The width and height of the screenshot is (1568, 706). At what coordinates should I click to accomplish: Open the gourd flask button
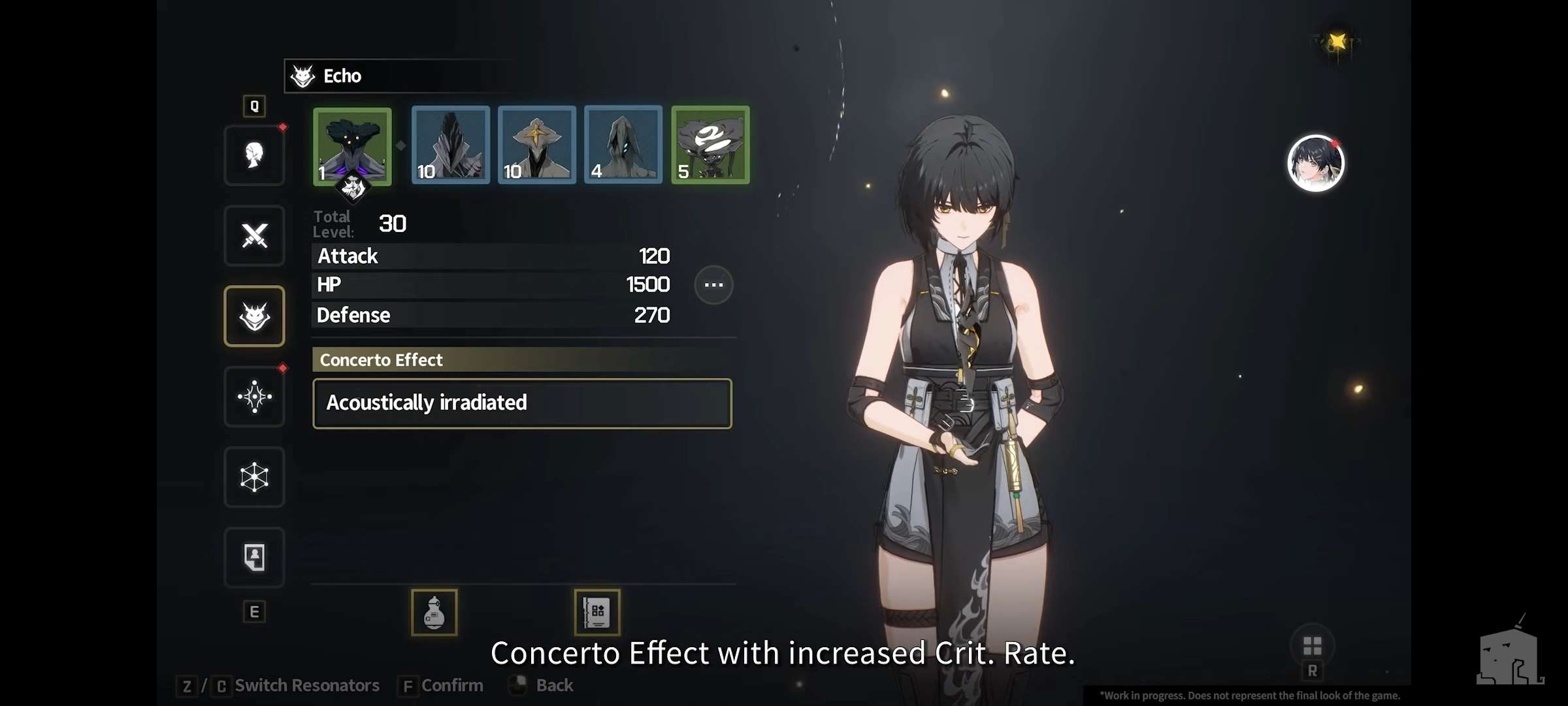(x=434, y=613)
